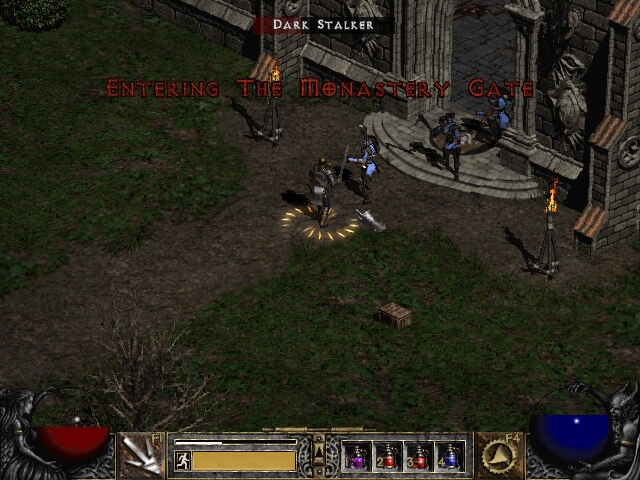Viewport: 640px width, 480px height.
Task: Drink the blue mana potion in belt slot 4
Action: pyautogui.click(x=450, y=457)
